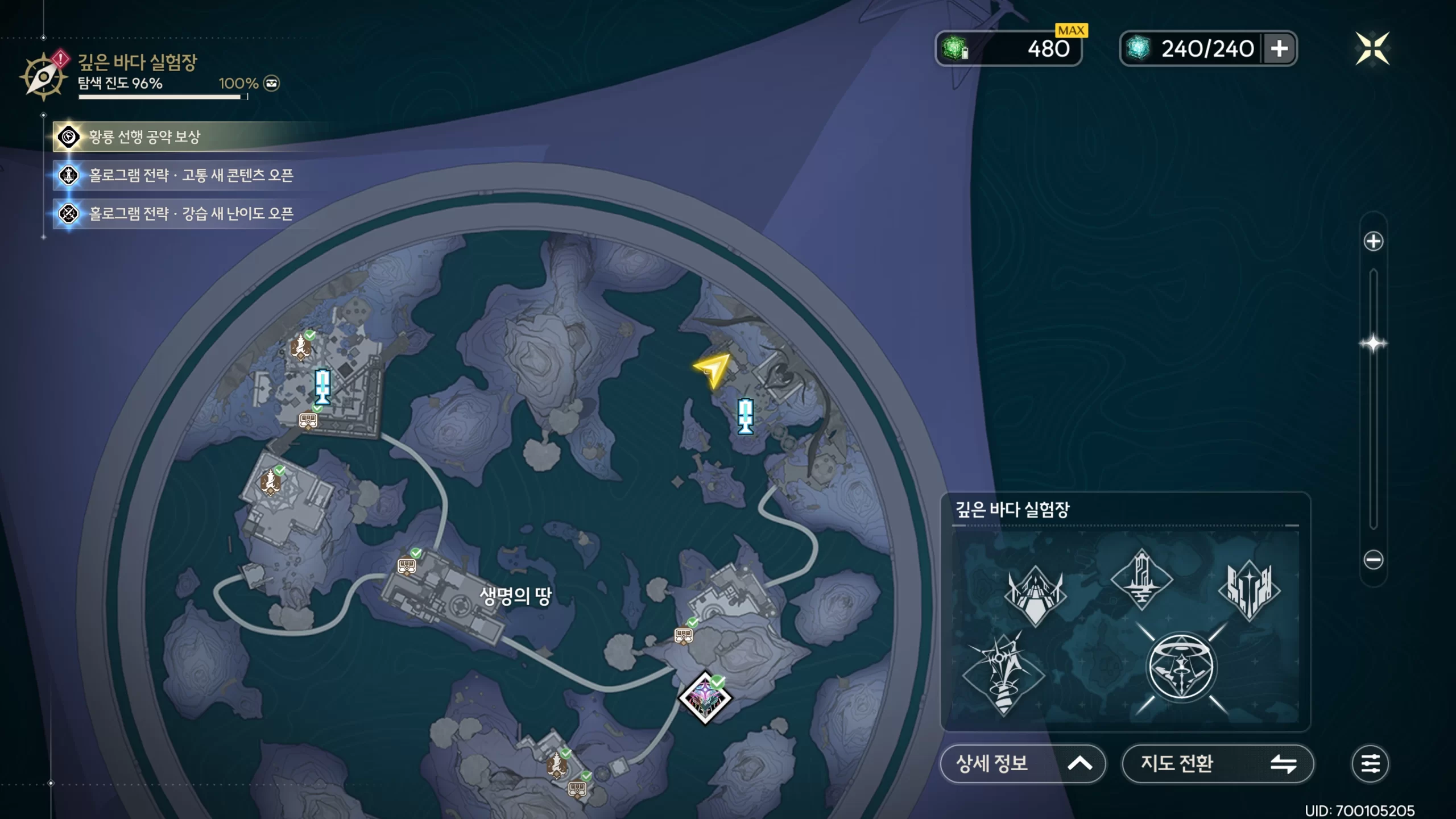Switch maps with 지도 전환 button
Image resolution: width=1456 pixels, height=819 pixels.
pyautogui.click(x=1217, y=763)
